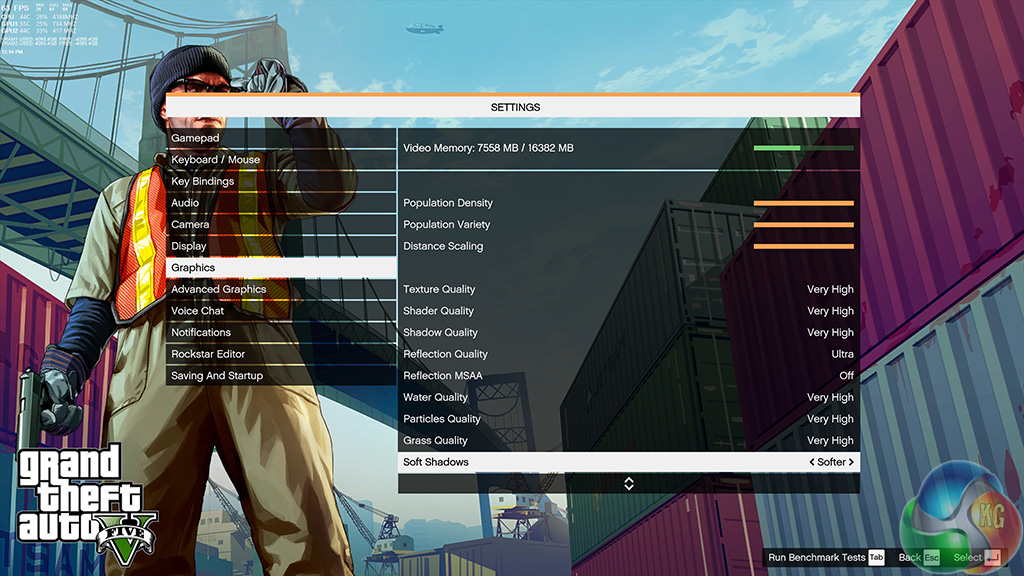Switch to Voice Chat settings
The image size is (1024, 576).
tap(280, 311)
